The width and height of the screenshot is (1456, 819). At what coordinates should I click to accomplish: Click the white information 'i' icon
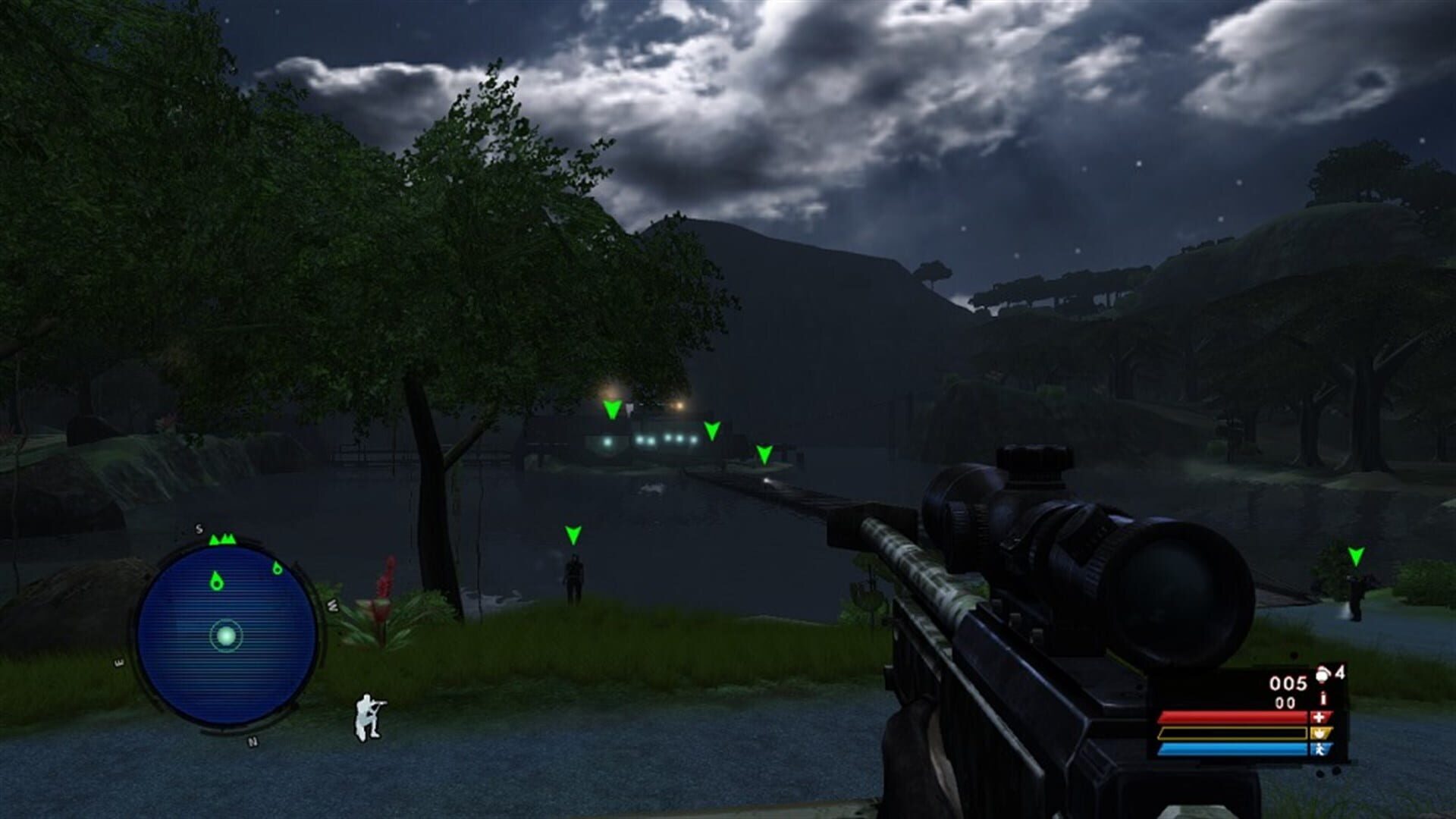tap(1323, 698)
